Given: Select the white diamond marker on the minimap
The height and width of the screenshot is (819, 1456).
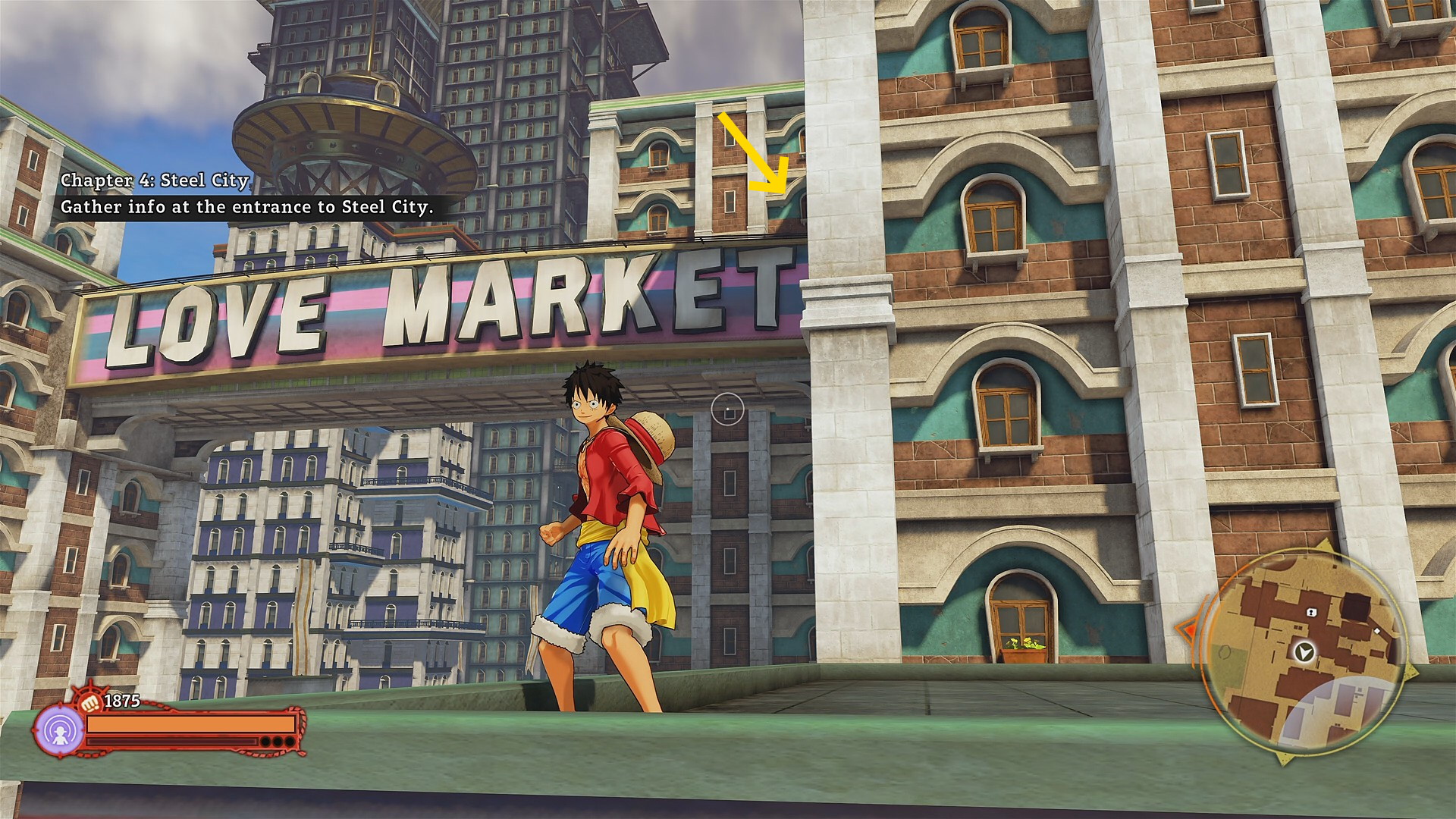Looking at the screenshot, I should (x=1377, y=631).
